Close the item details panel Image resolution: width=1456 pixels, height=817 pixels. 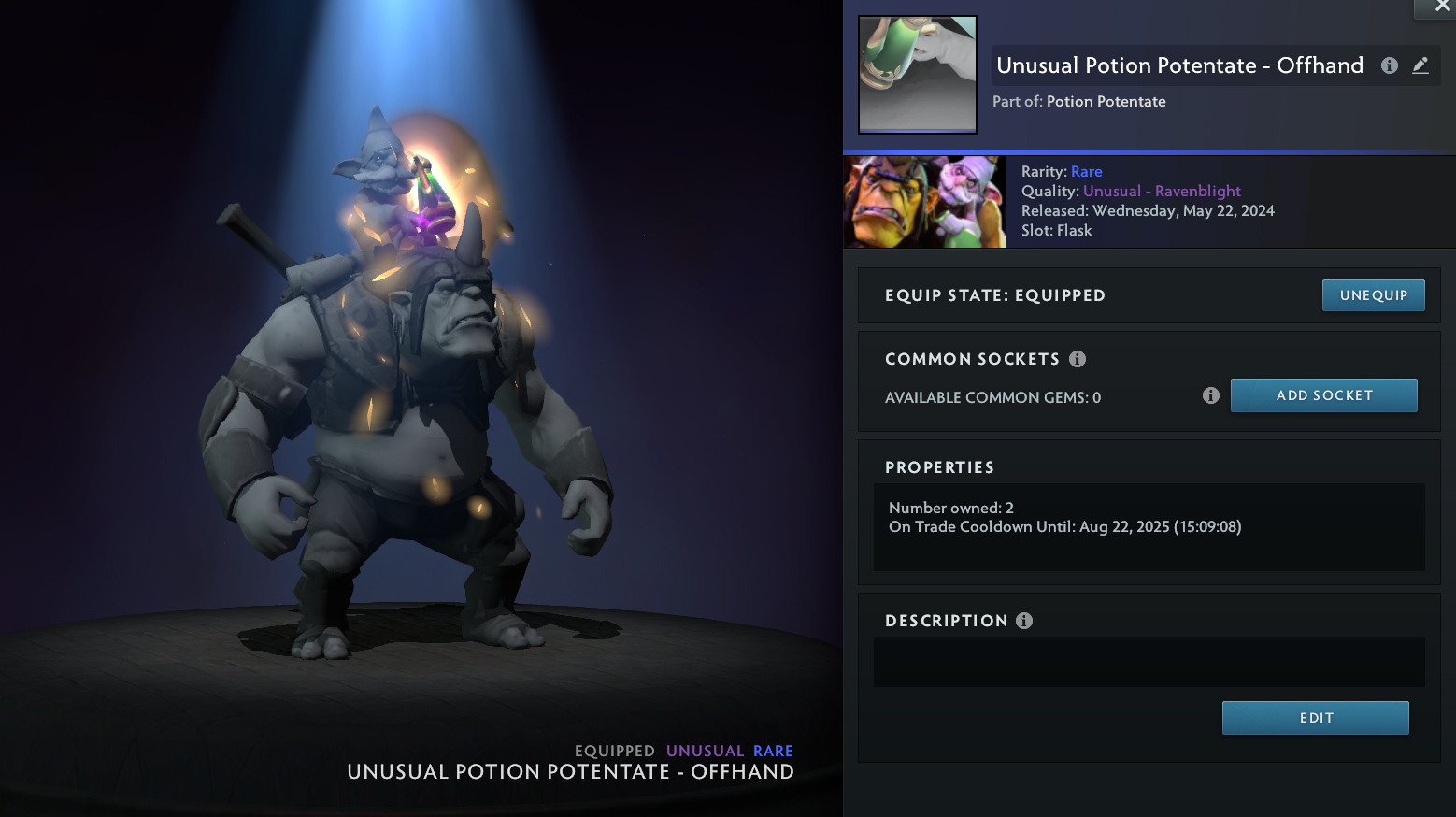(x=1442, y=7)
